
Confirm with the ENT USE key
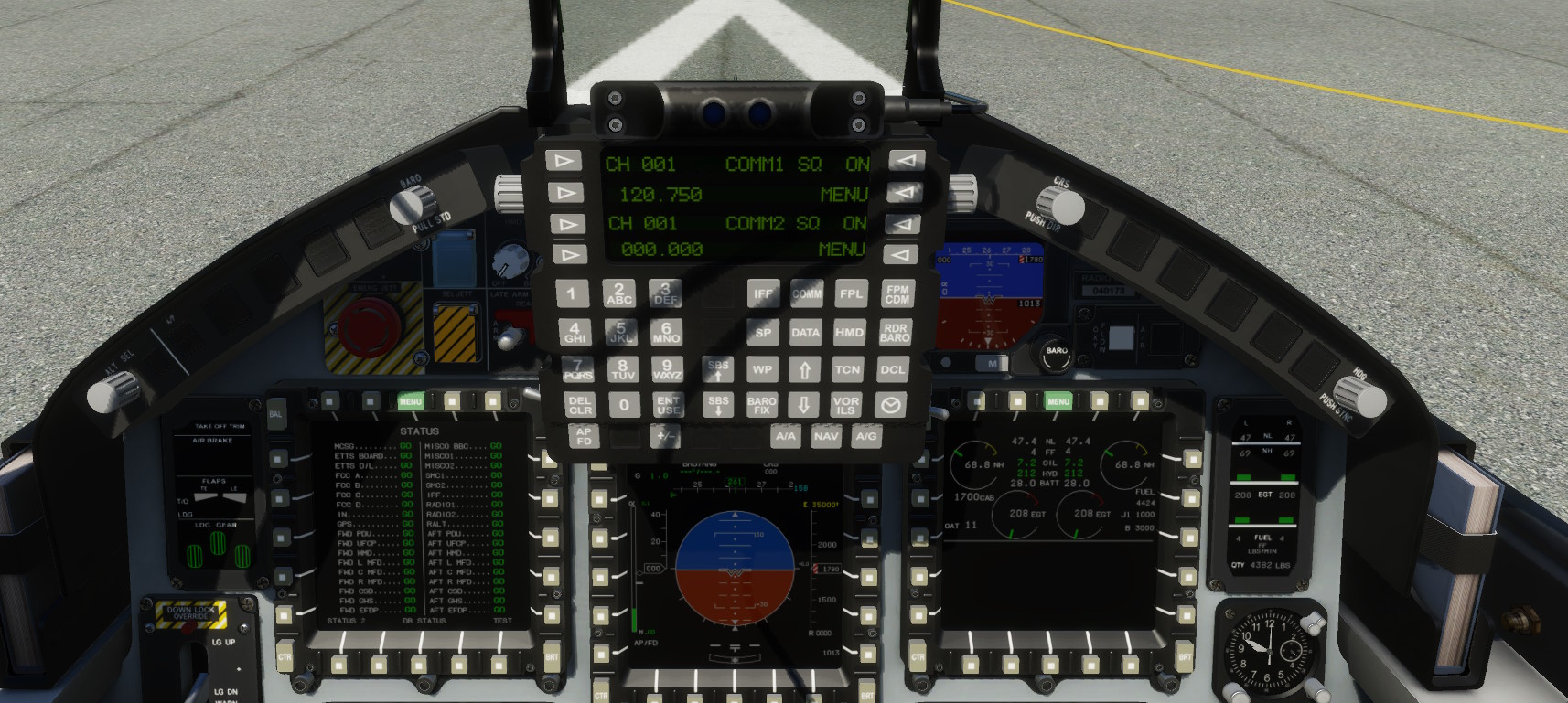668,405
